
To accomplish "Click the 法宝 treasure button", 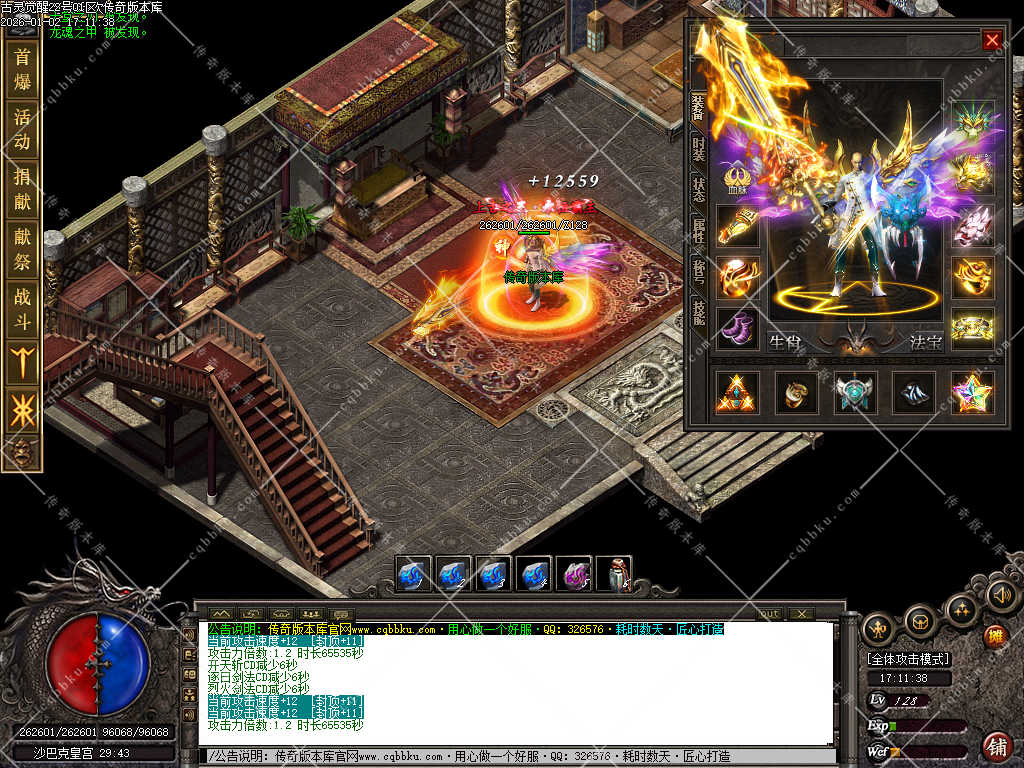I will (x=926, y=342).
